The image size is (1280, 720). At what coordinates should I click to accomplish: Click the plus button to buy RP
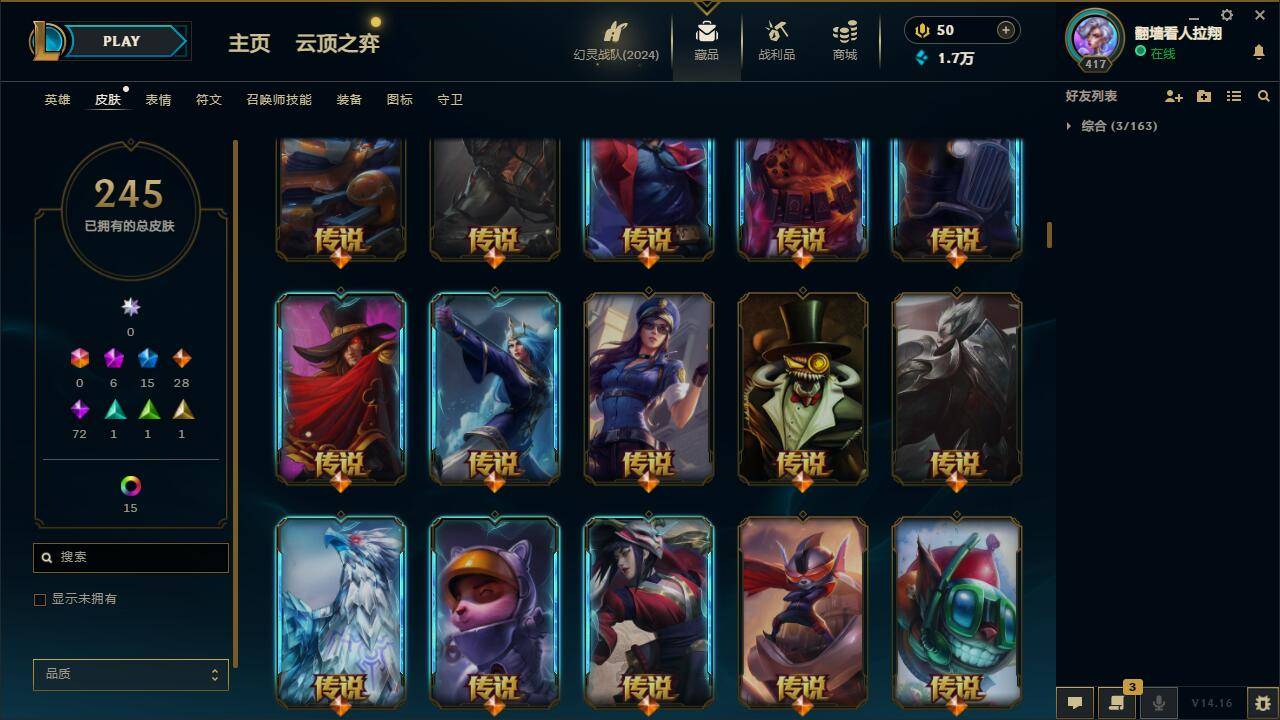[1004, 30]
